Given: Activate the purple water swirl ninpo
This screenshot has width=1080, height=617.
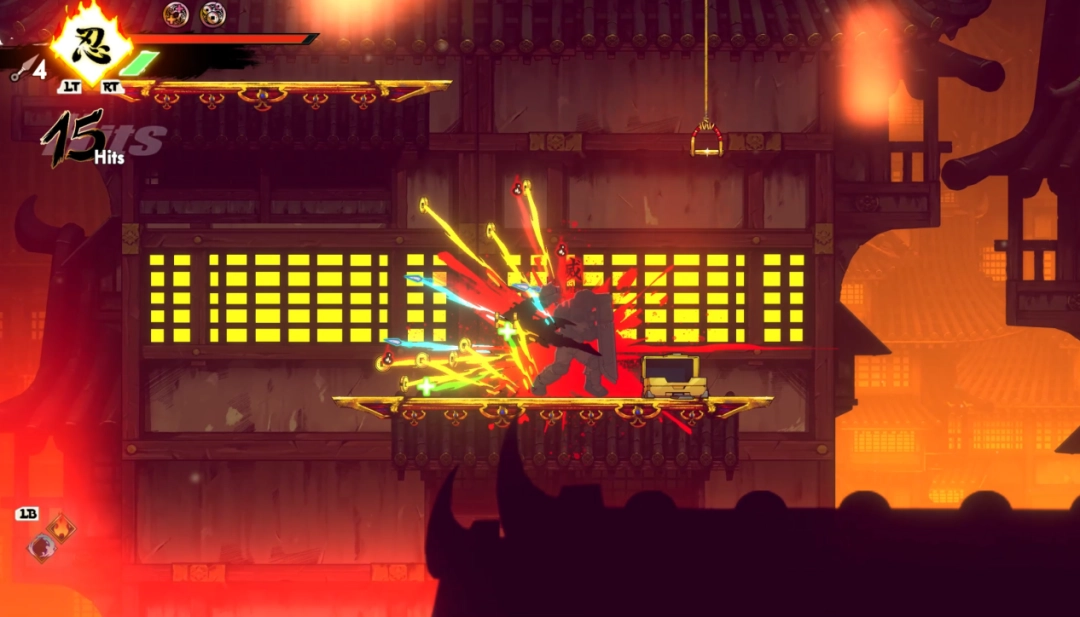Looking at the screenshot, I should (x=41, y=547).
